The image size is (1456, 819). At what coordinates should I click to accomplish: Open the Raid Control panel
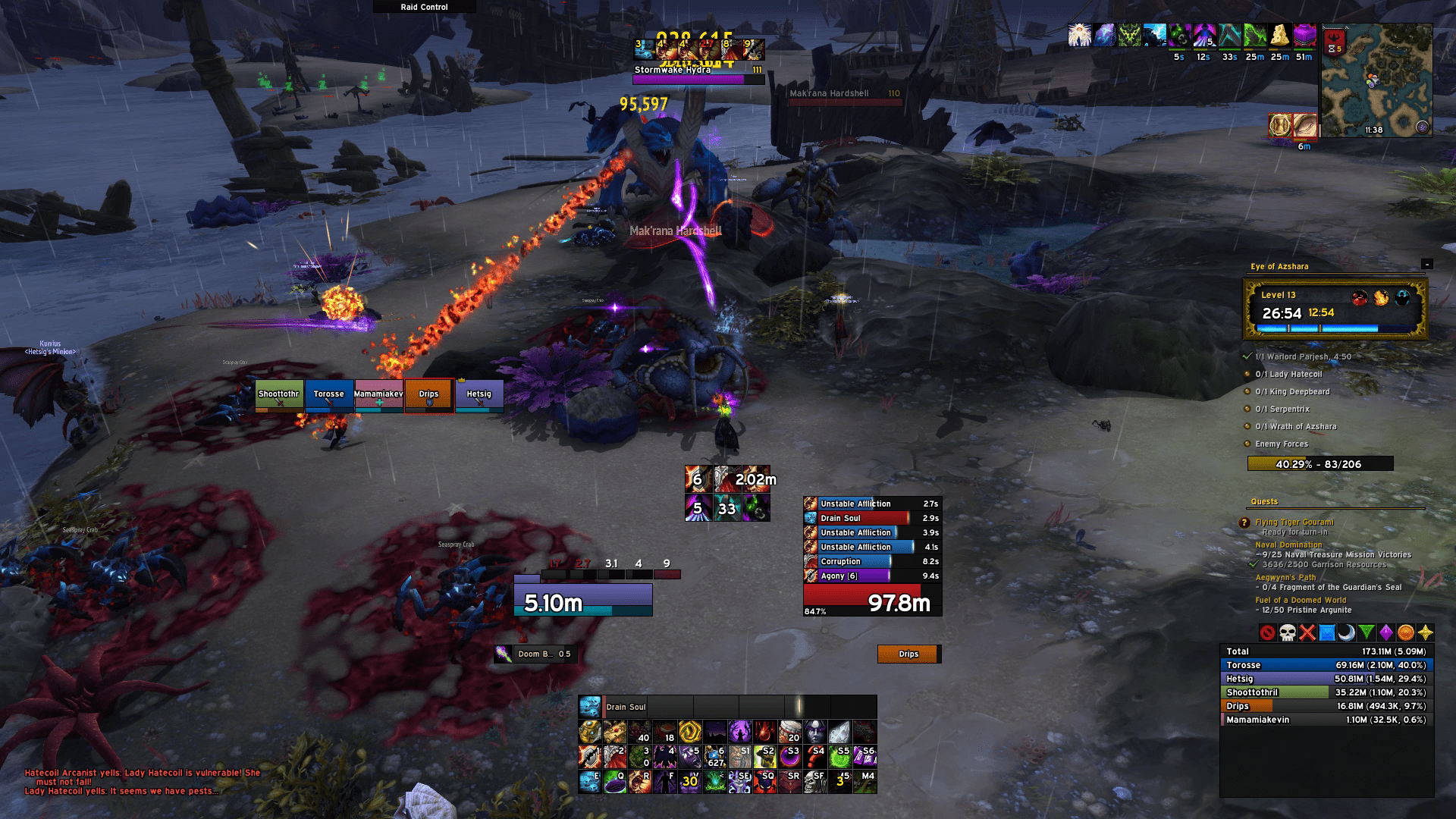click(x=423, y=7)
